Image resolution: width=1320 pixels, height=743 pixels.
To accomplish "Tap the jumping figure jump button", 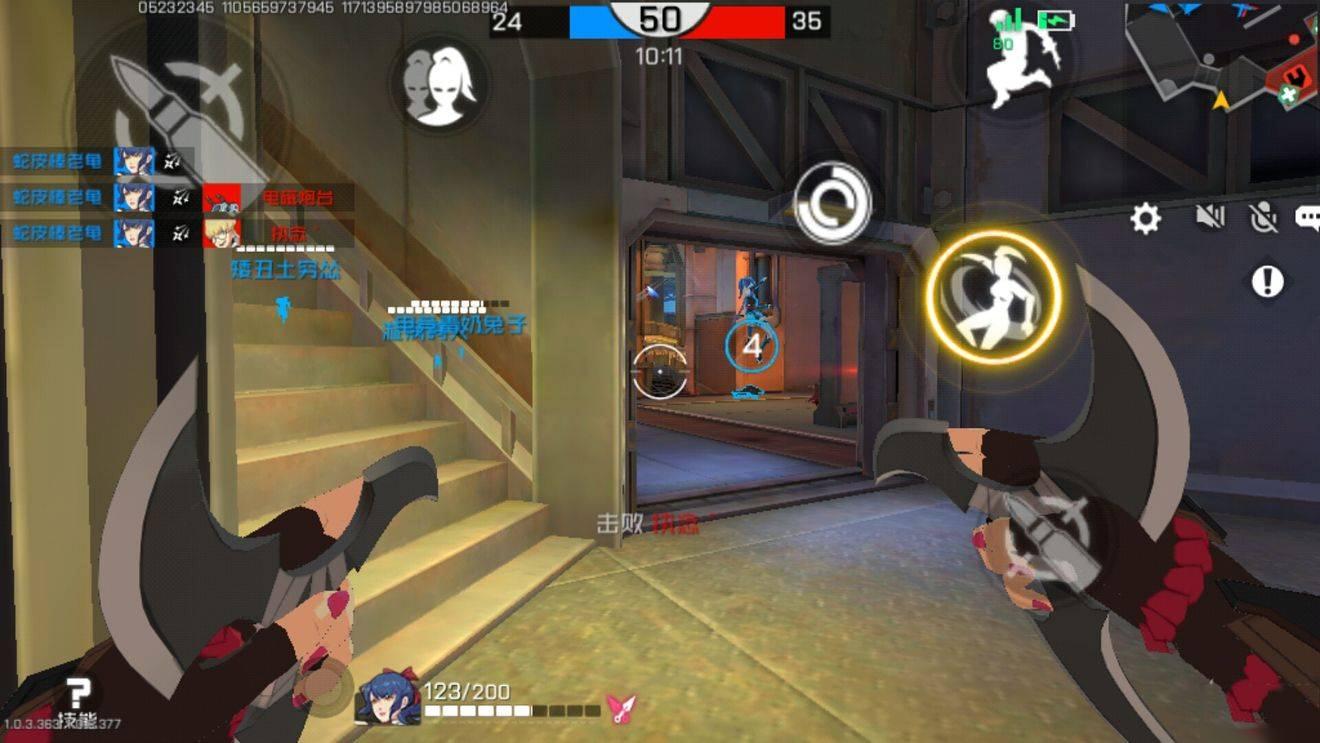I will (x=1019, y=59).
